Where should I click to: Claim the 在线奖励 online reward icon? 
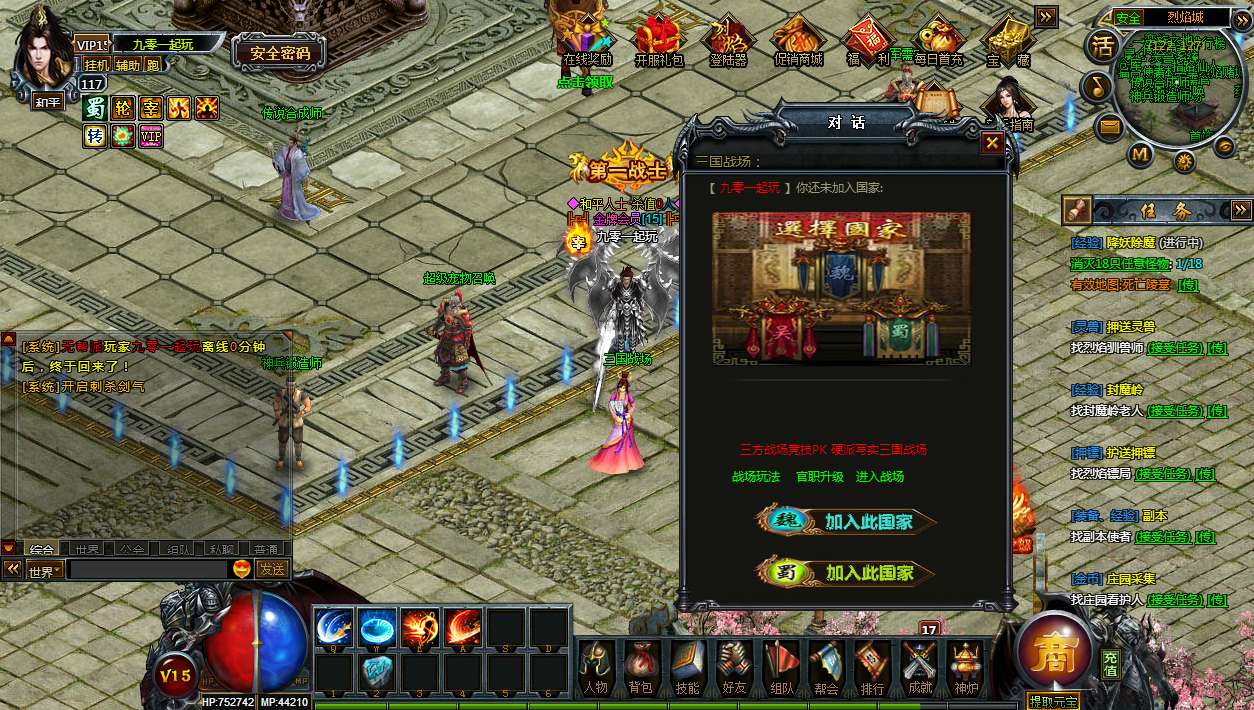(587, 40)
